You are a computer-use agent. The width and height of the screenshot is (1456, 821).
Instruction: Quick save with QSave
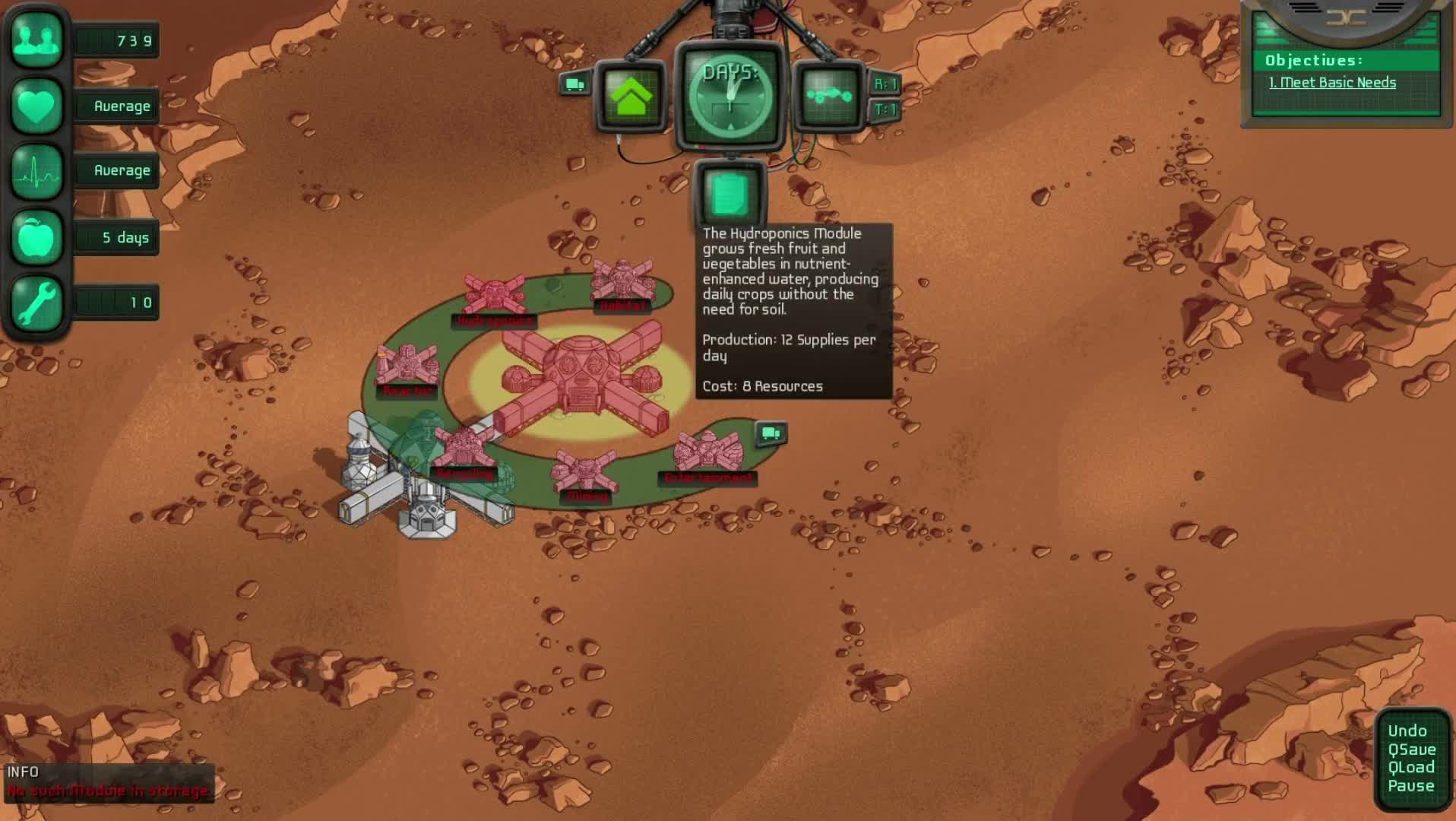pyautogui.click(x=1411, y=750)
